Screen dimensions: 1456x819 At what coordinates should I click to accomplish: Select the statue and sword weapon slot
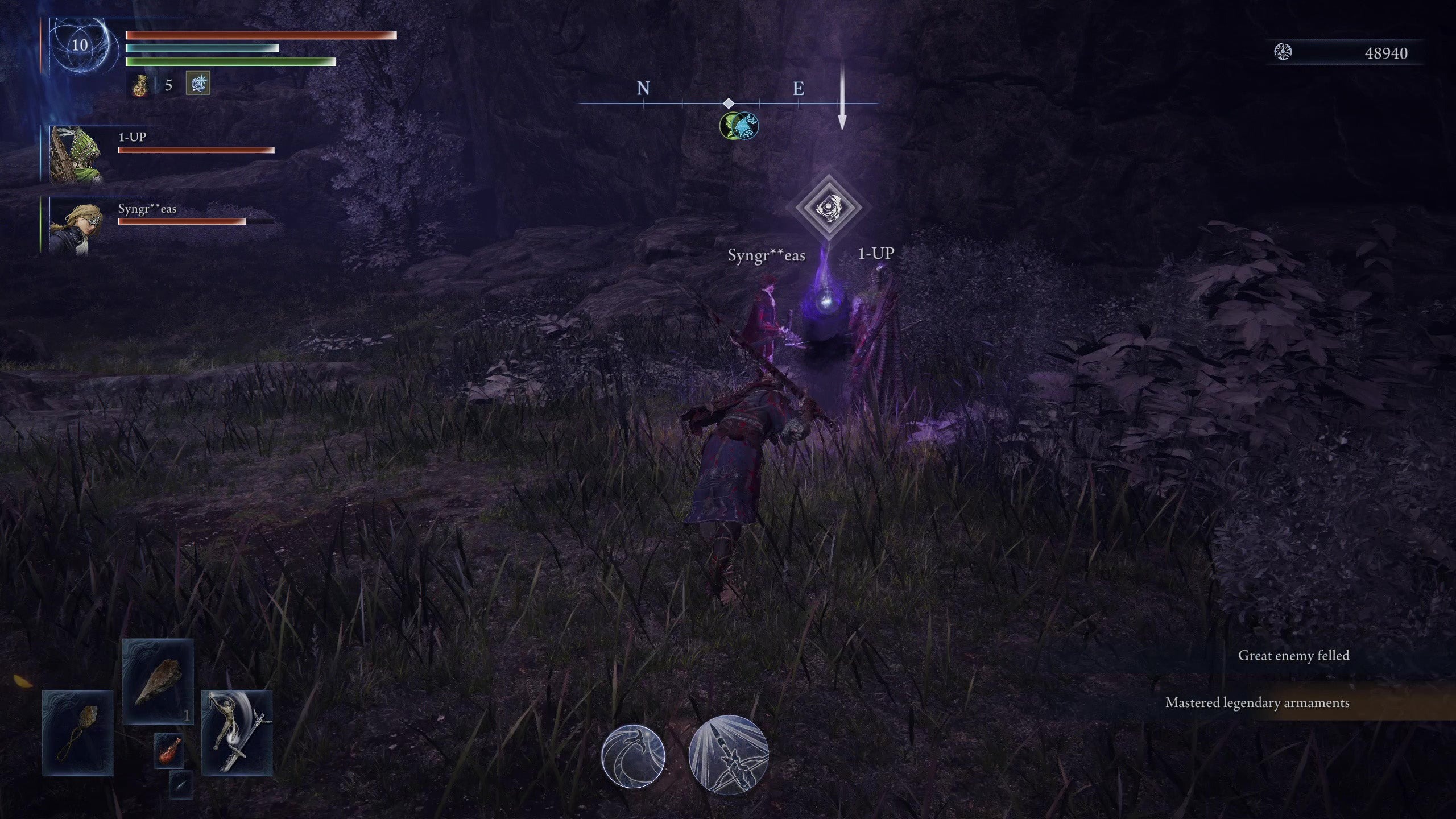[237, 733]
